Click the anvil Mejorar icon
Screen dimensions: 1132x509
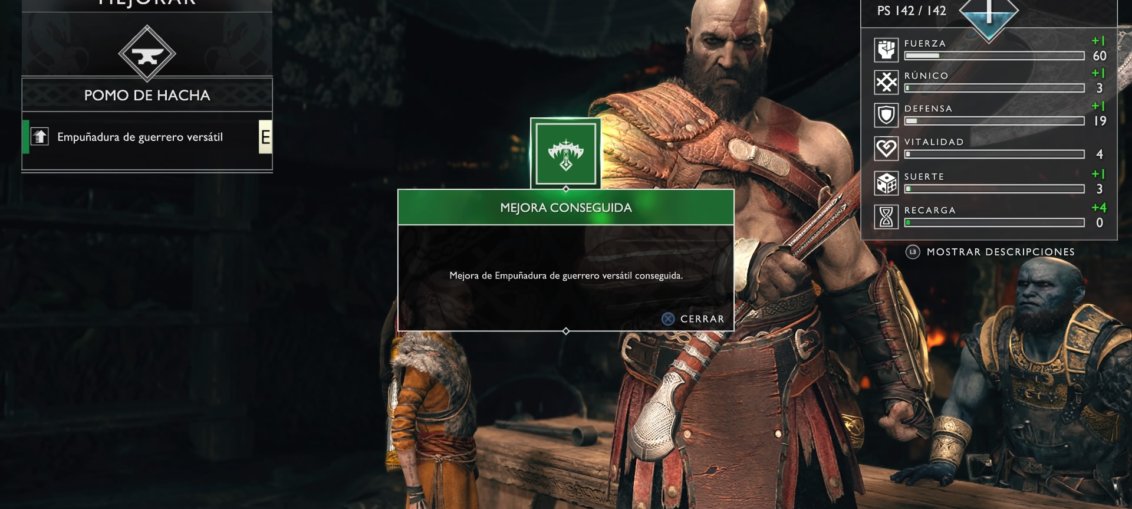point(147,52)
